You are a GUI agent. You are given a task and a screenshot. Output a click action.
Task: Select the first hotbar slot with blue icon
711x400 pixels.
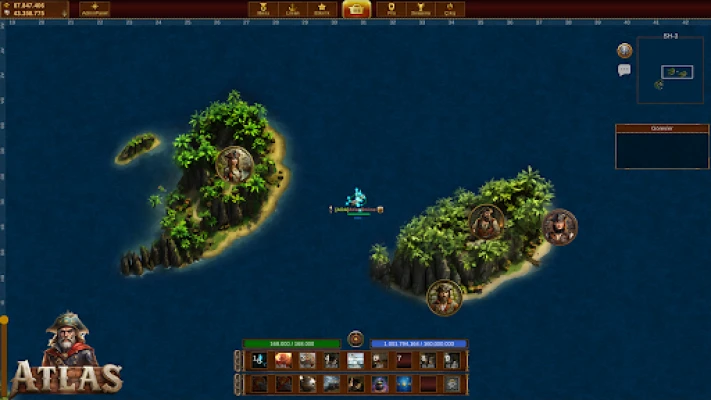(x=259, y=360)
